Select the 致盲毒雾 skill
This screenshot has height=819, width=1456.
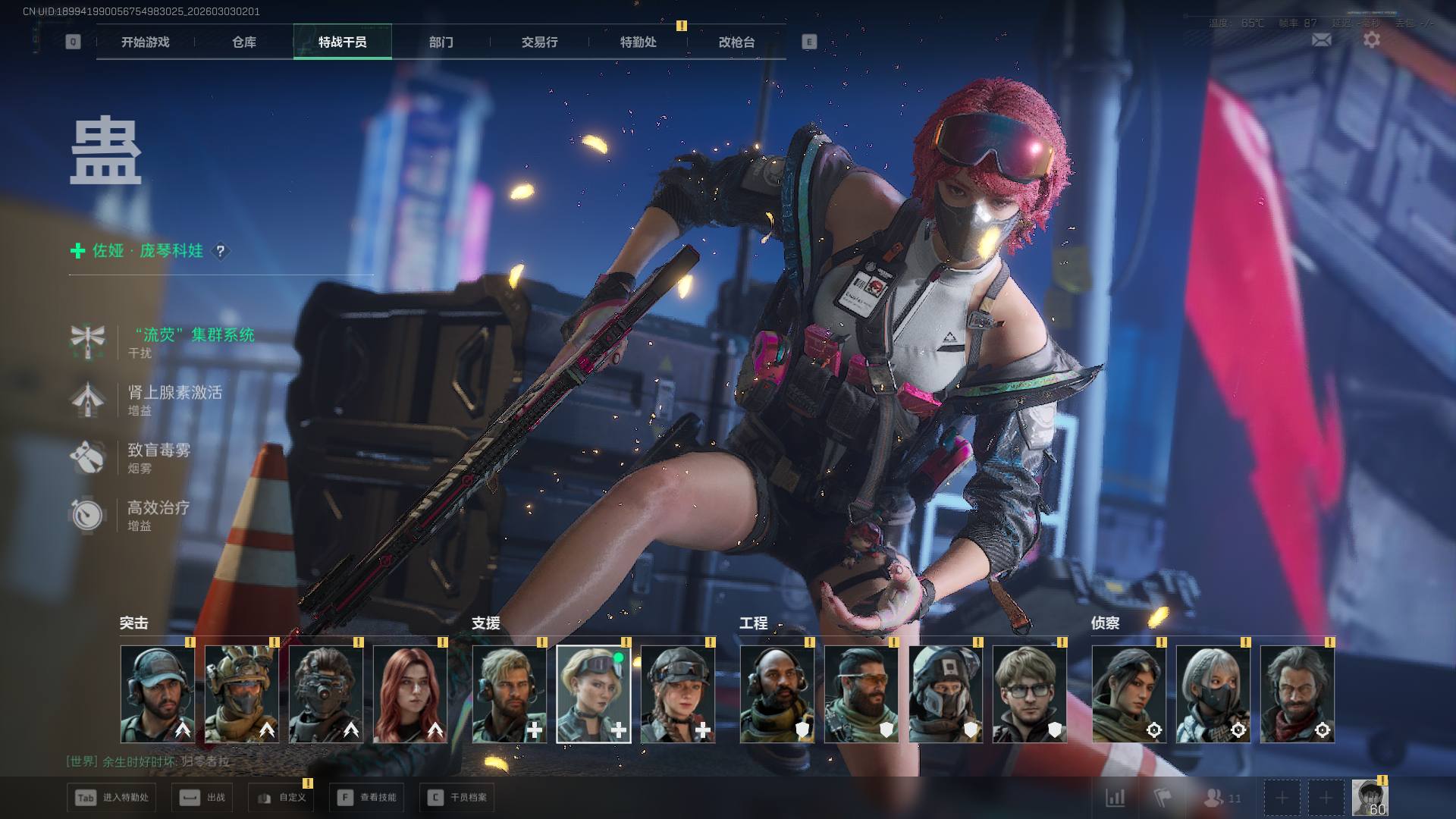coord(158,450)
